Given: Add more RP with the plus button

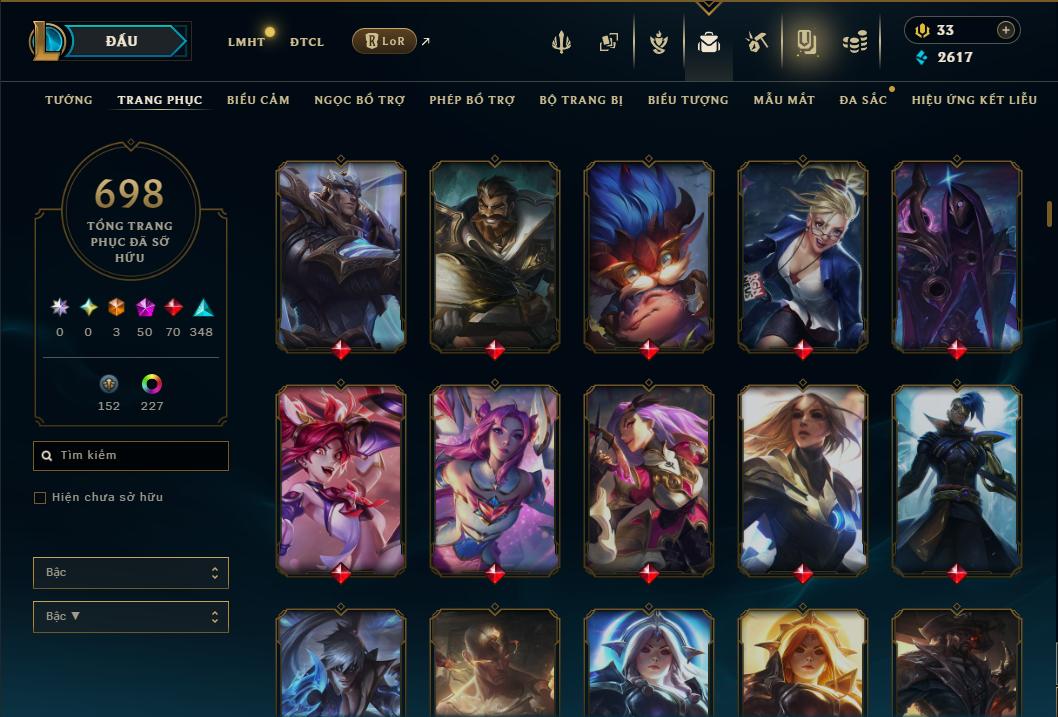Looking at the screenshot, I should click(1005, 30).
